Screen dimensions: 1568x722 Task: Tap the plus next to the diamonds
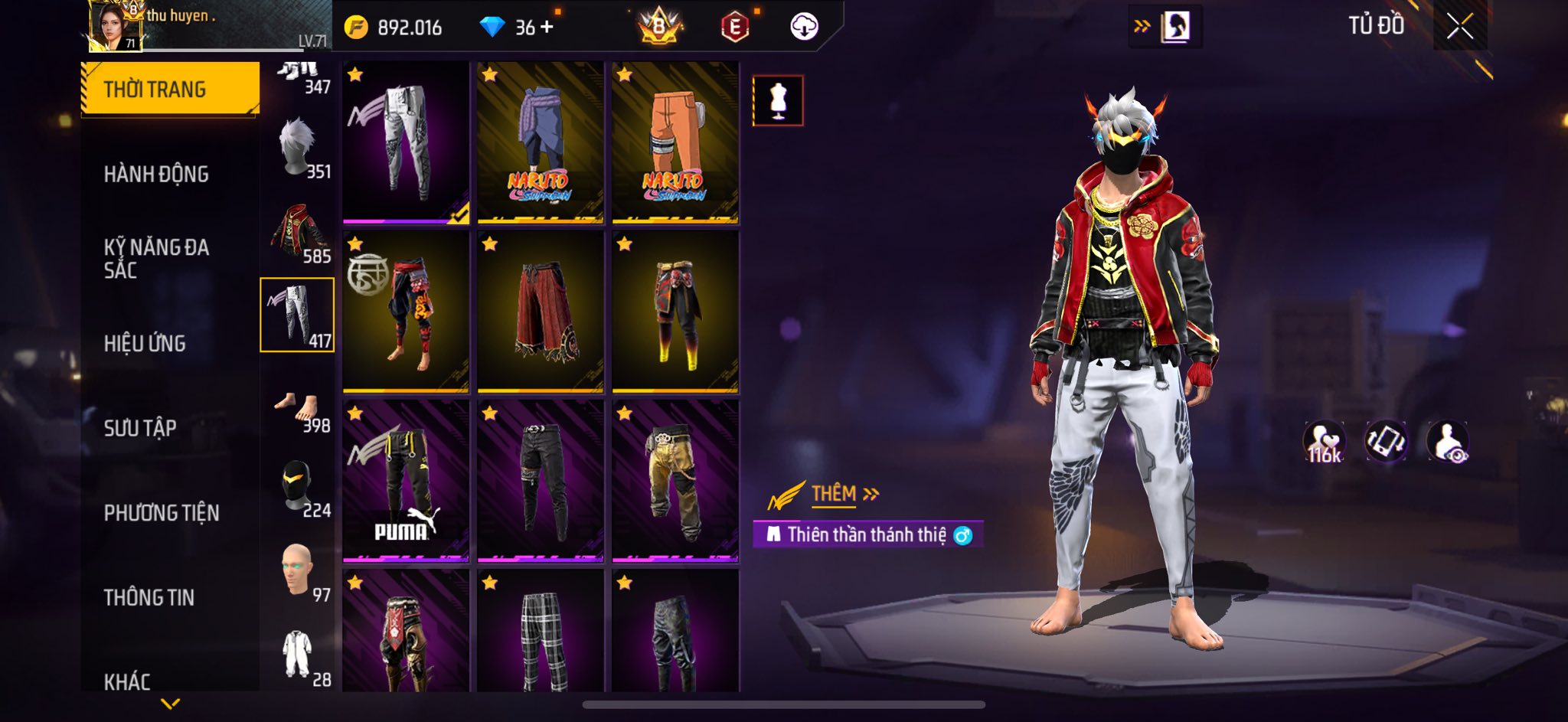click(547, 28)
